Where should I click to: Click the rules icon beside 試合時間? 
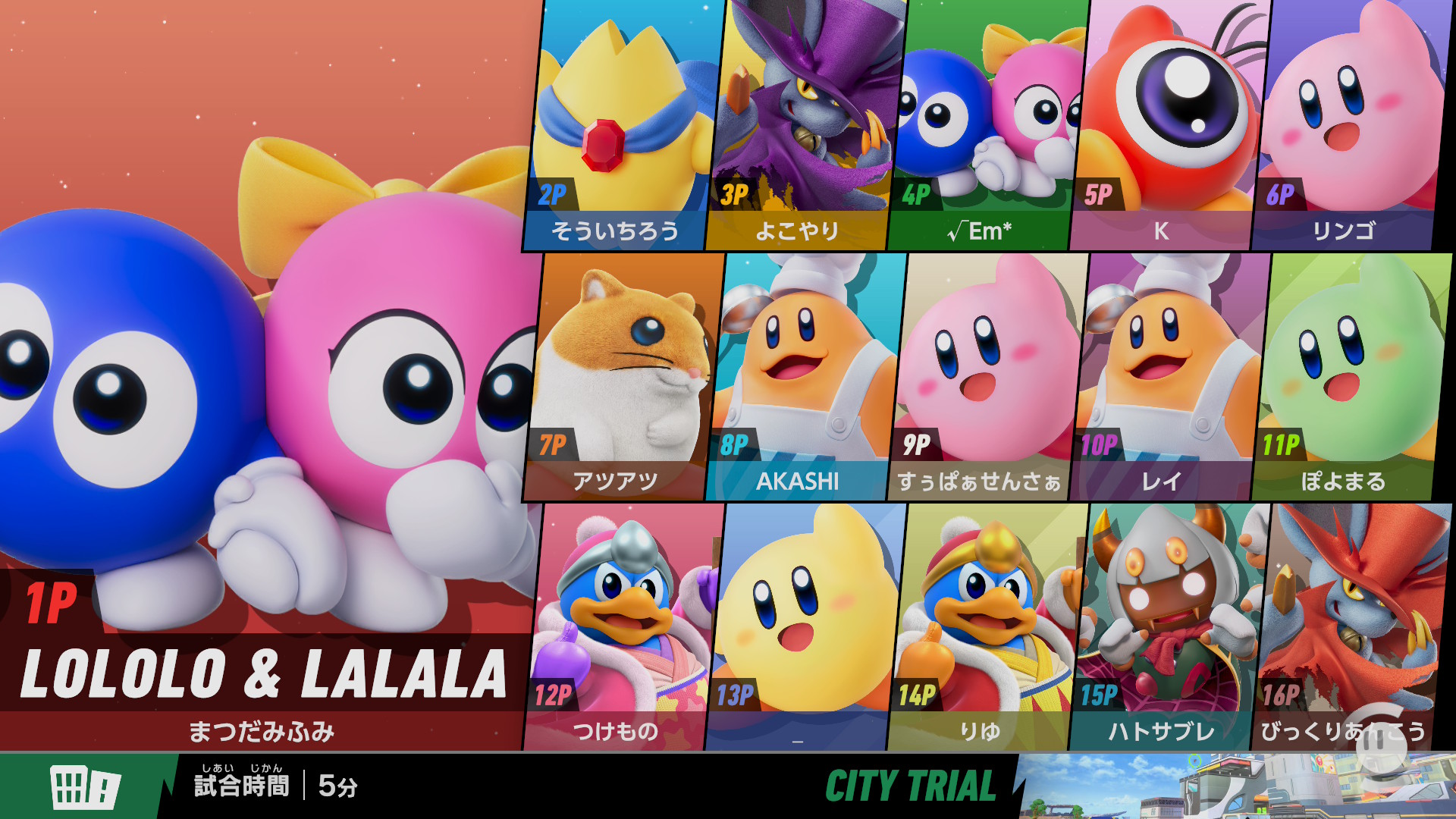pos(84,786)
